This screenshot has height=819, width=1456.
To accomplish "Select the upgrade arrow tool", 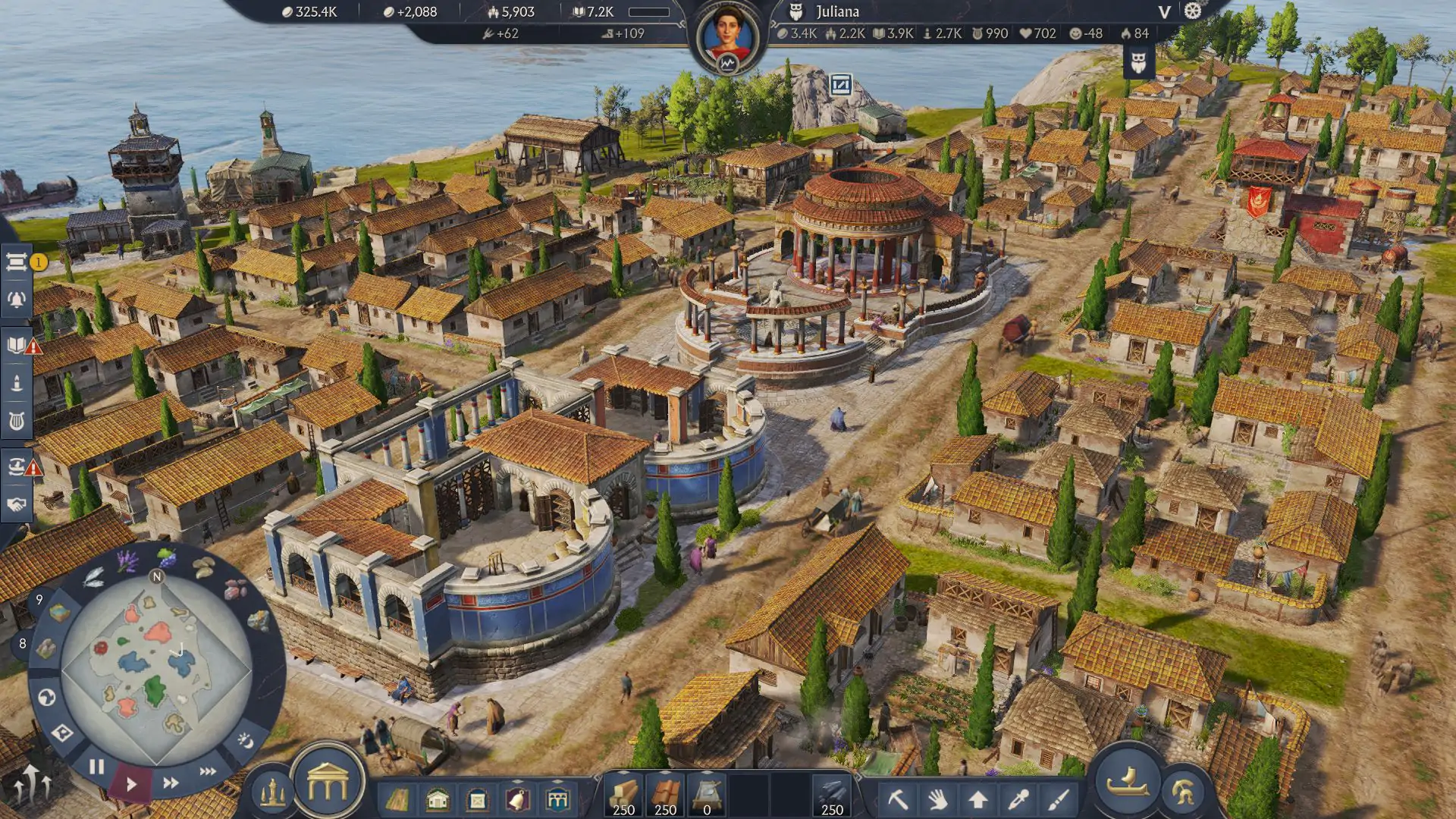I will click(x=978, y=799).
